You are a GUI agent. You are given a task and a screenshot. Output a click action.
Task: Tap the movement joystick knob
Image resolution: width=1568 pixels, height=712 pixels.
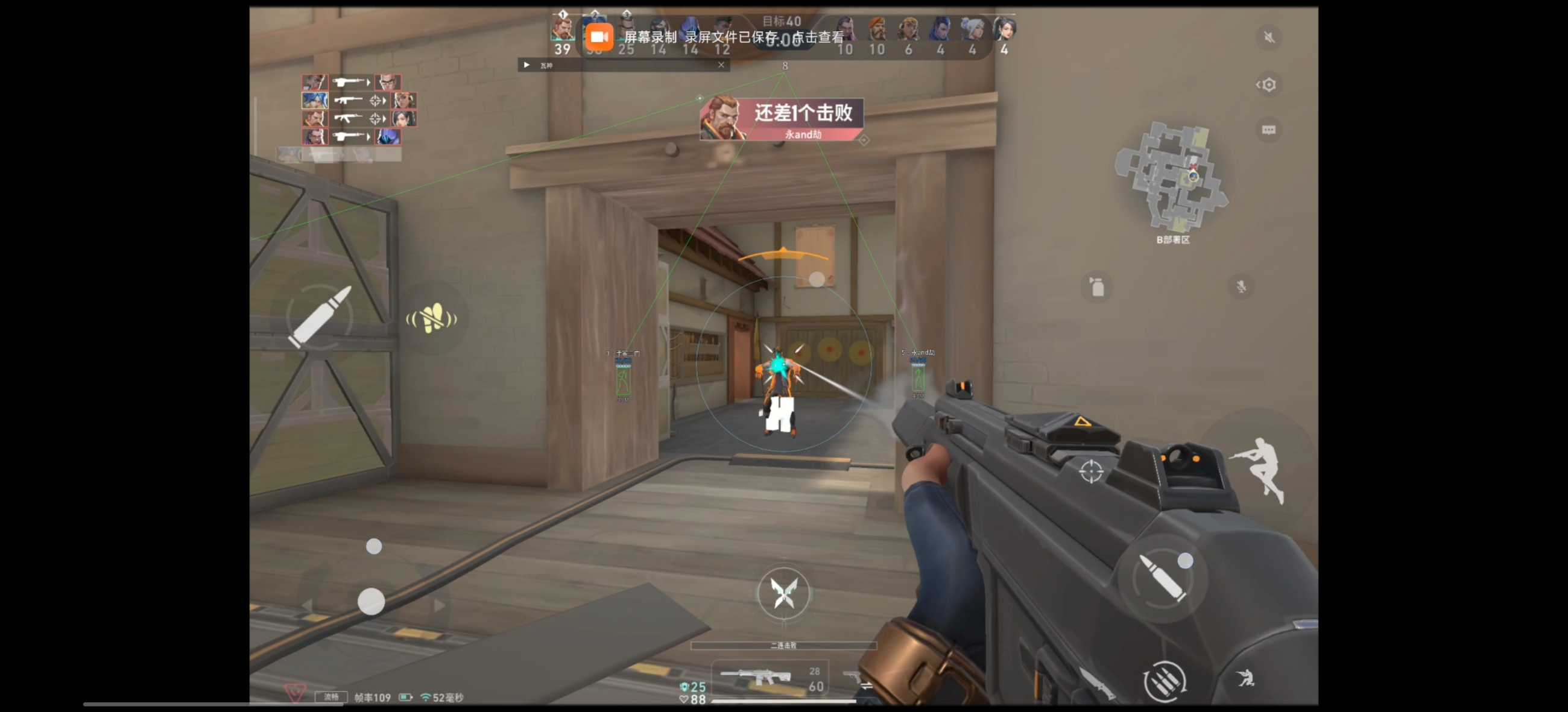[371, 601]
